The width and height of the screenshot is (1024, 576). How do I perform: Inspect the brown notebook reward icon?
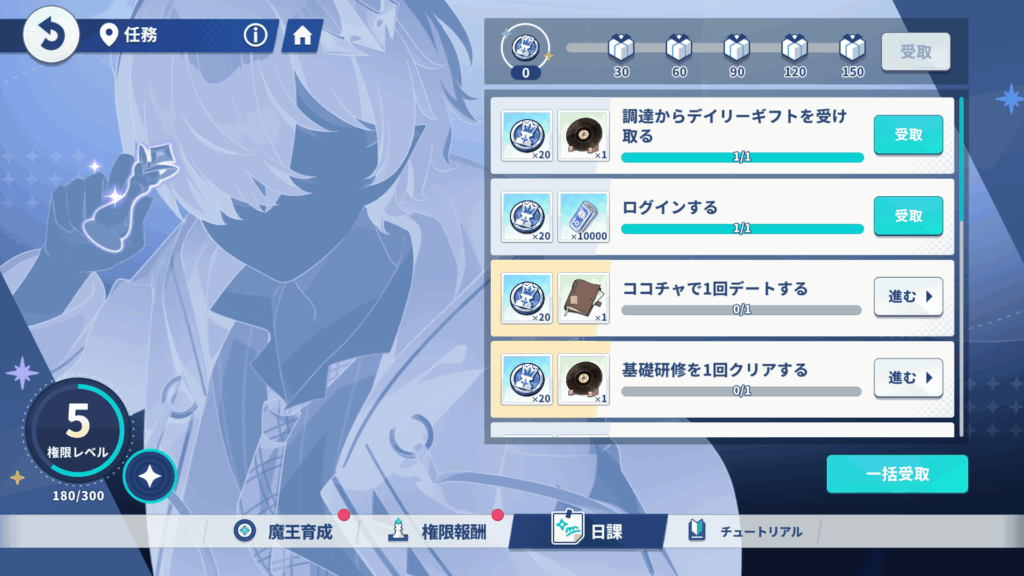pos(583,297)
